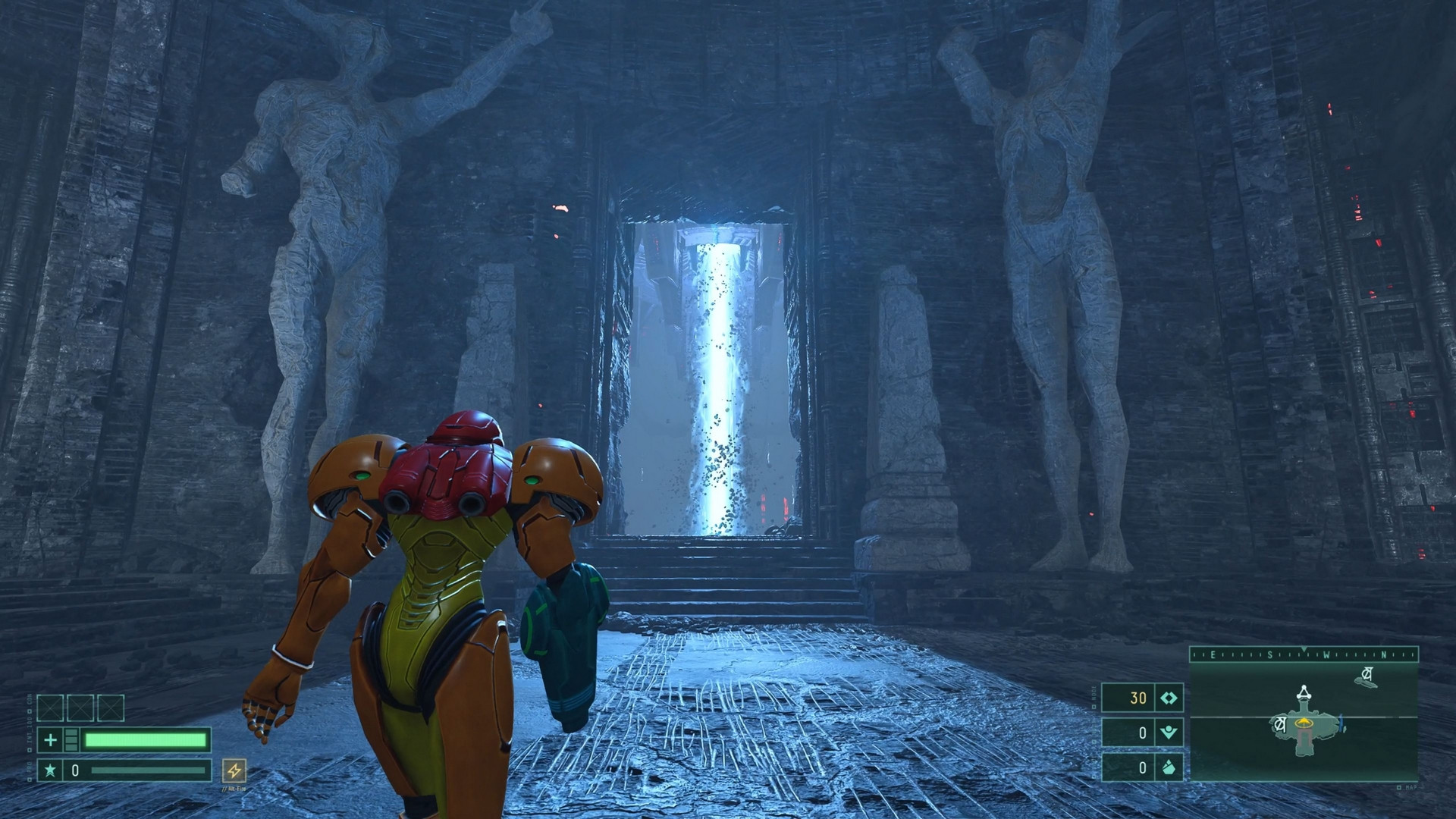The width and height of the screenshot is (1456, 819).
Task: Click the star counter showing 0
Action: click(x=75, y=770)
